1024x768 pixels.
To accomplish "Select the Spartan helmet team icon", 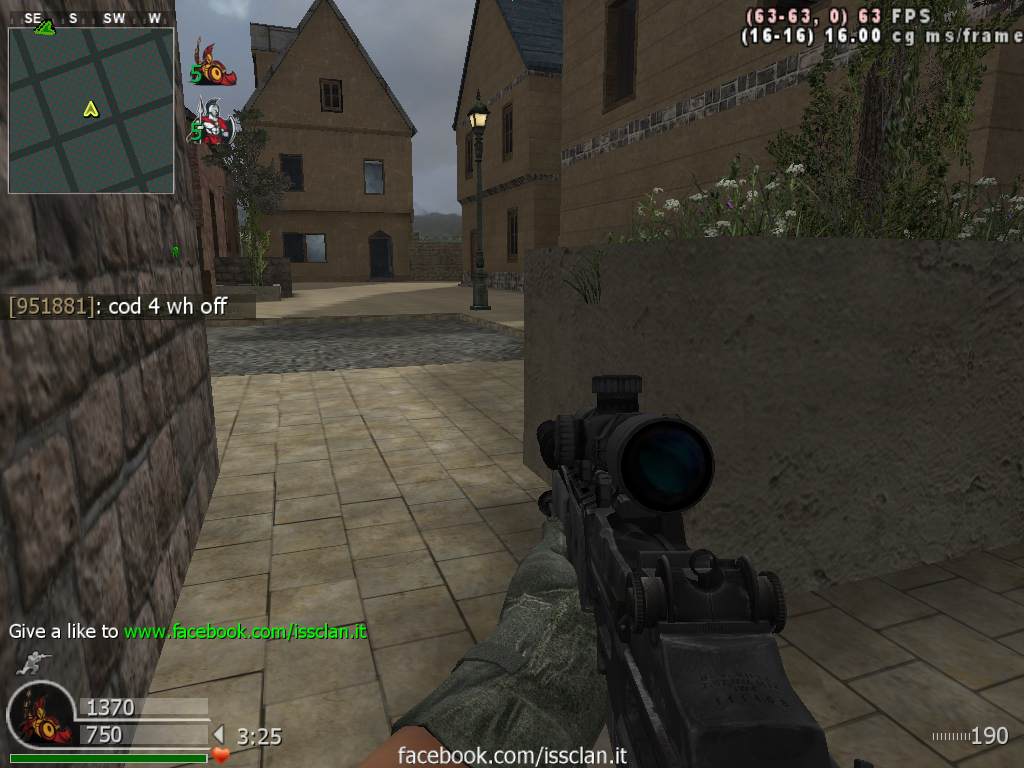I will (x=217, y=64).
